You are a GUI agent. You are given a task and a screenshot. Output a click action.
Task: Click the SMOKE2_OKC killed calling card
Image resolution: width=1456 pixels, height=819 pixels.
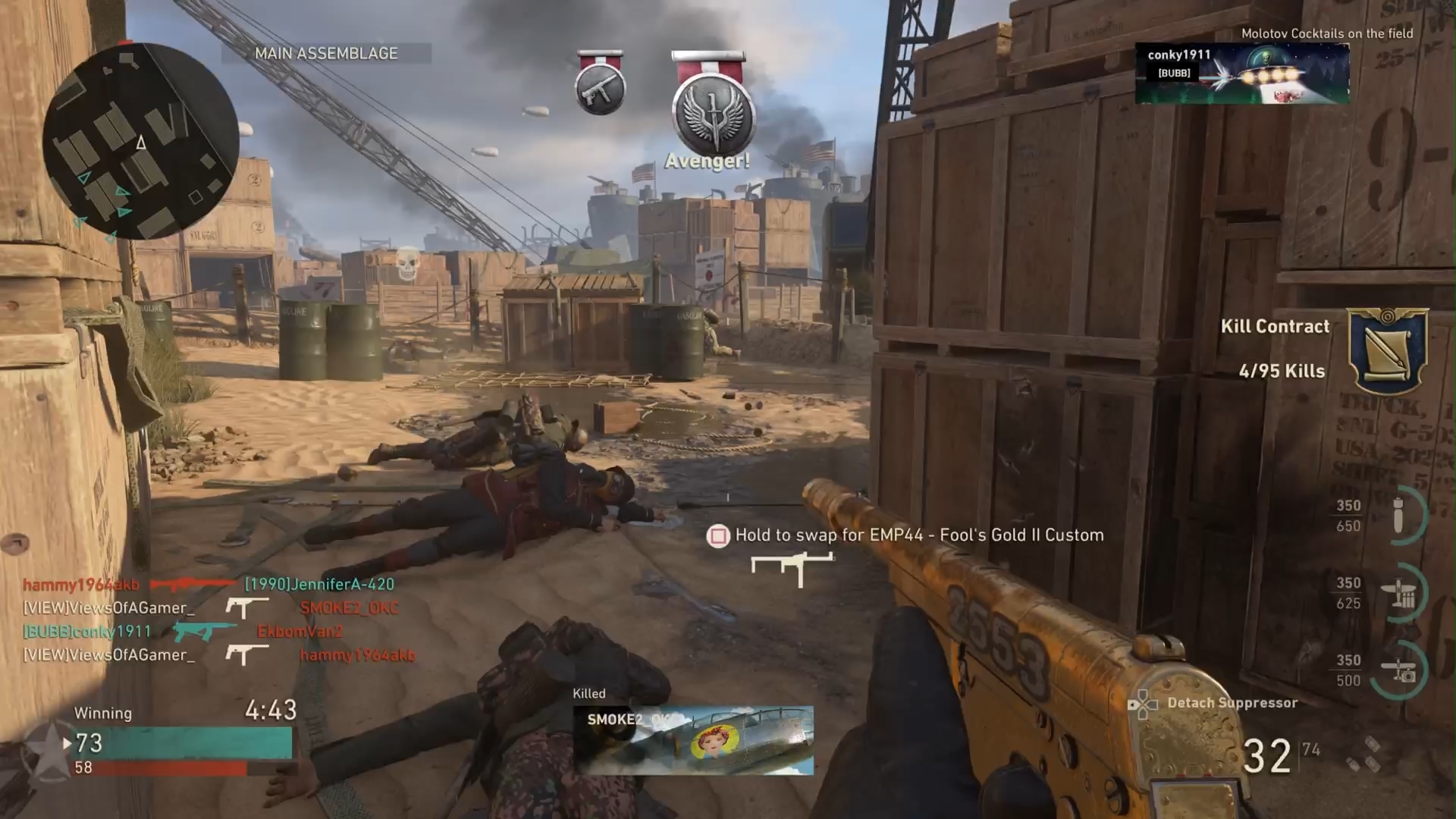click(693, 740)
